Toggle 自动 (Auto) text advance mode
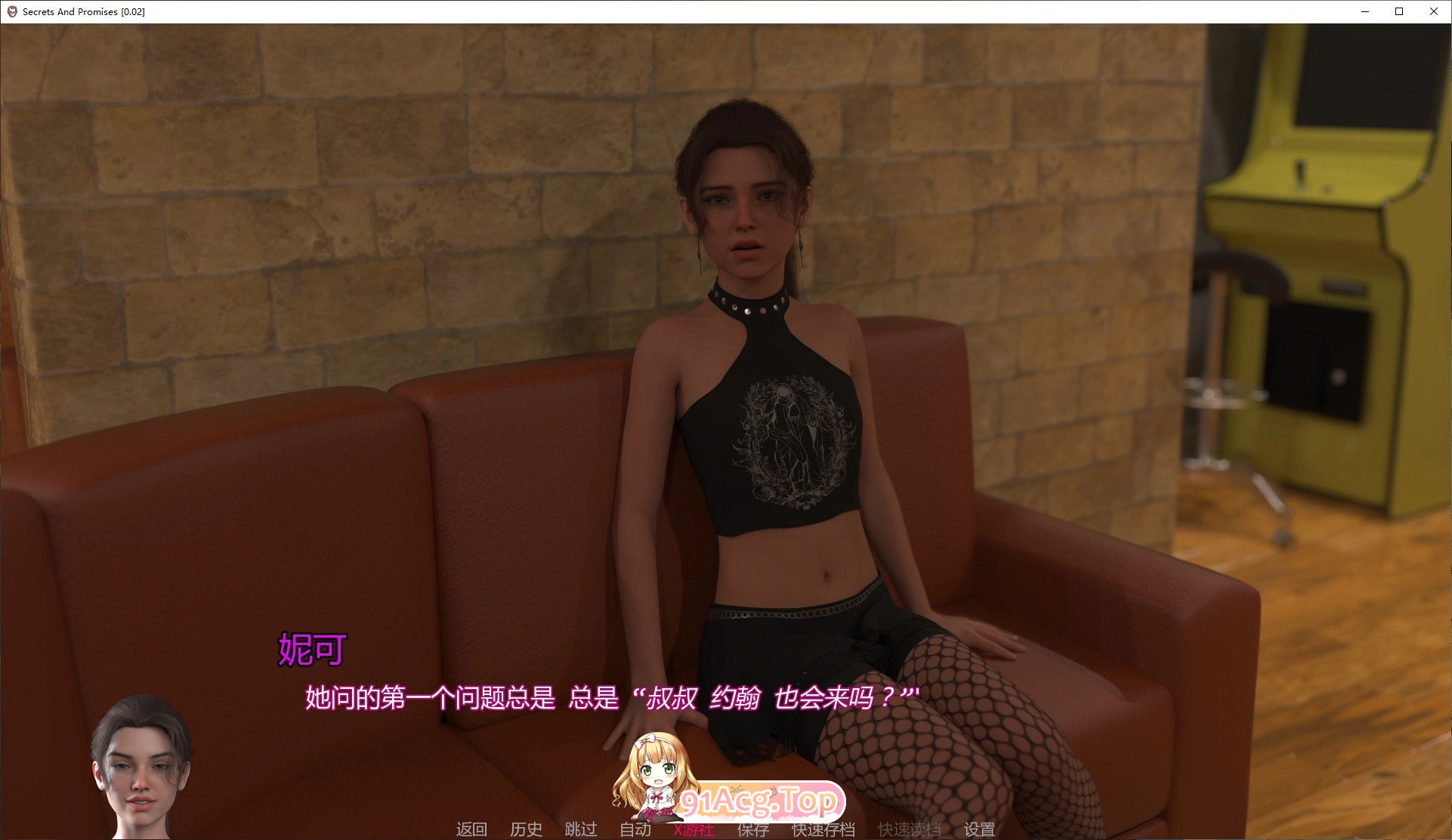Image resolution: width=1452 pixels, height=840 pixels. pos(635,829)
